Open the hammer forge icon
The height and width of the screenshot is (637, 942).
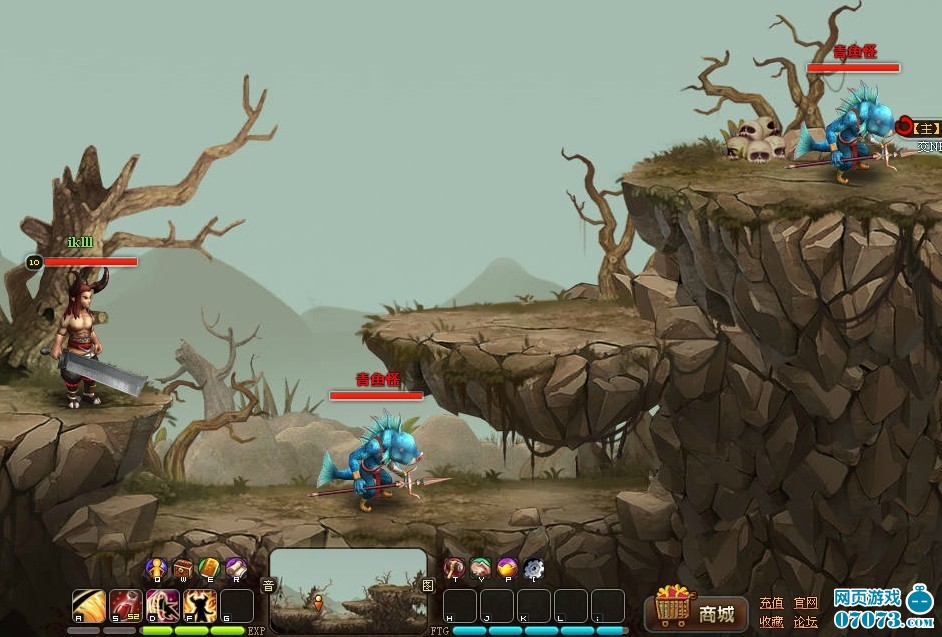(455, 569)
